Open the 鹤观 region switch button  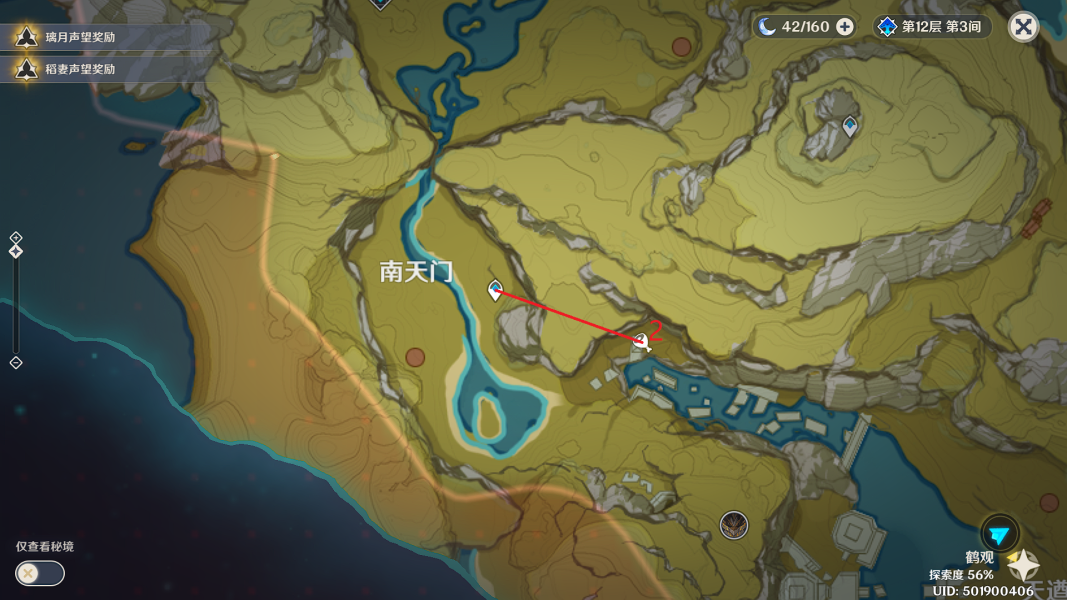click(x=999, y=534)
